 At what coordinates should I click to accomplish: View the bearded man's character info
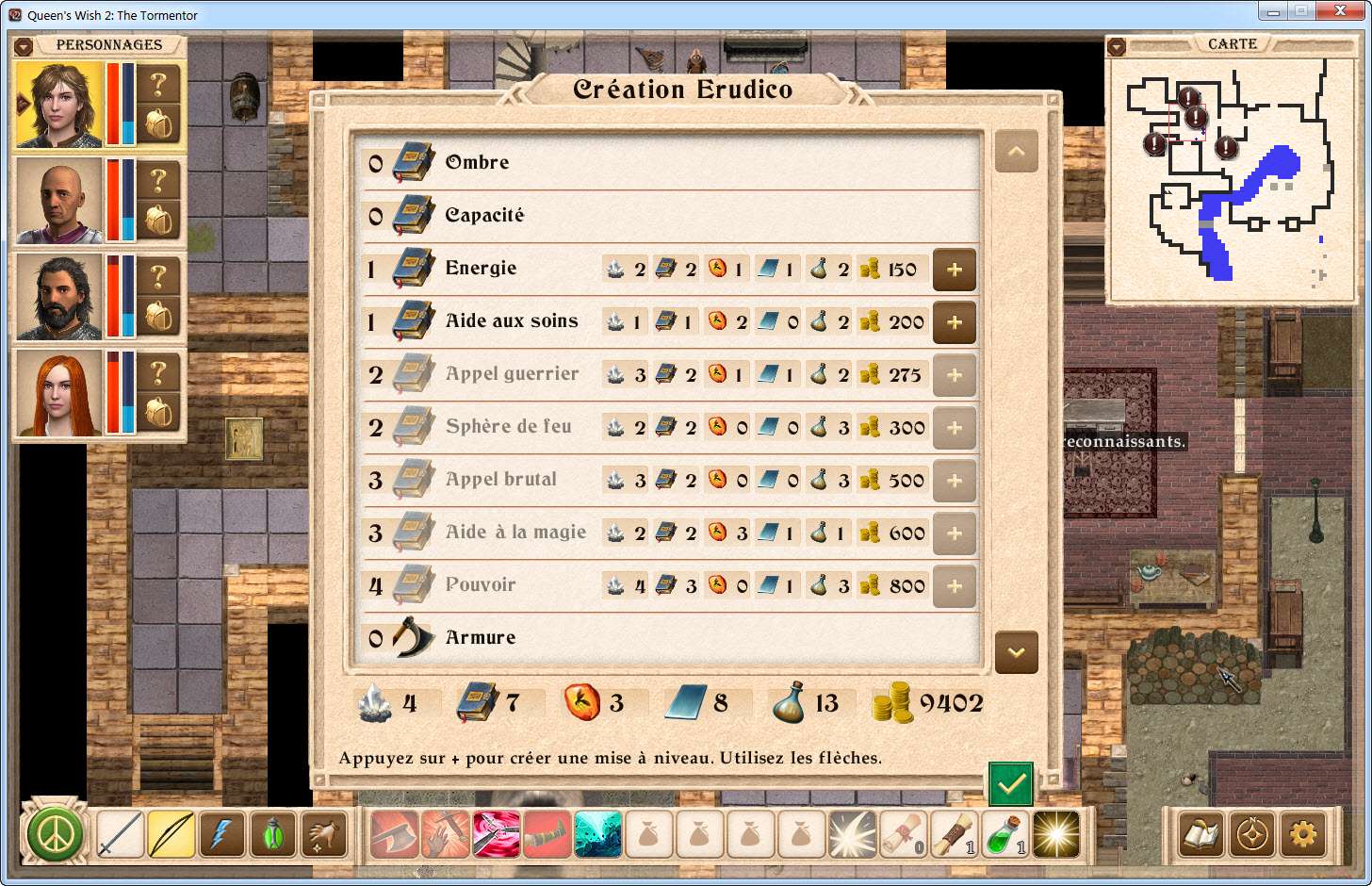159,277
